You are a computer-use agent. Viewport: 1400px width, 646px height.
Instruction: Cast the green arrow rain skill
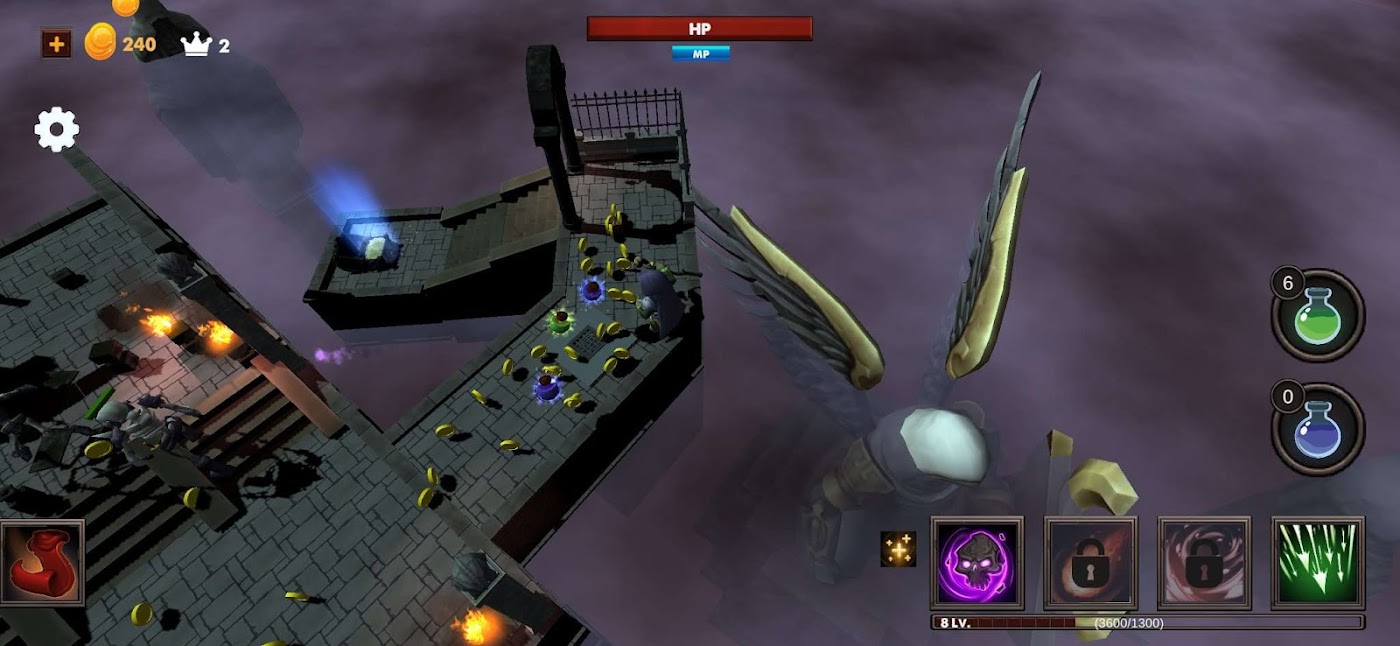(x=1318, y=563)
